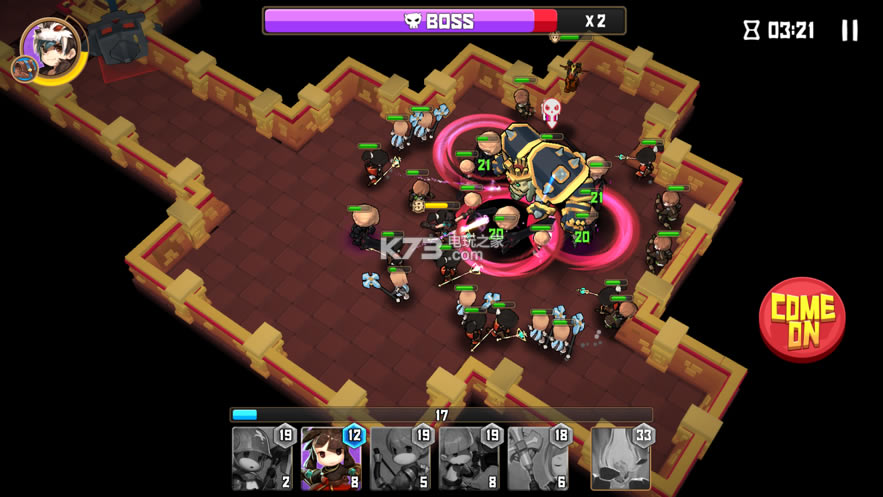Screen dimensions: 883x497
Task: Choose the grey unit card with count 5
Action: tap(400, 458)
